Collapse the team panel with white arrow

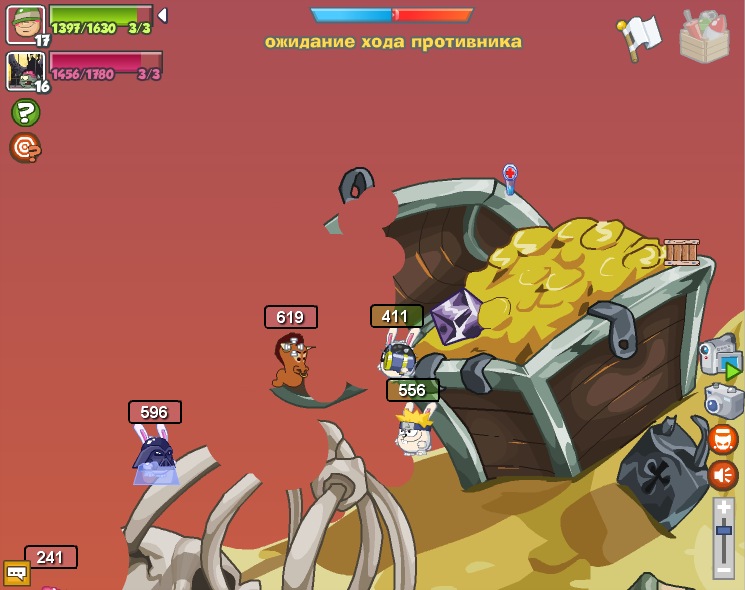tap(162, 16)
